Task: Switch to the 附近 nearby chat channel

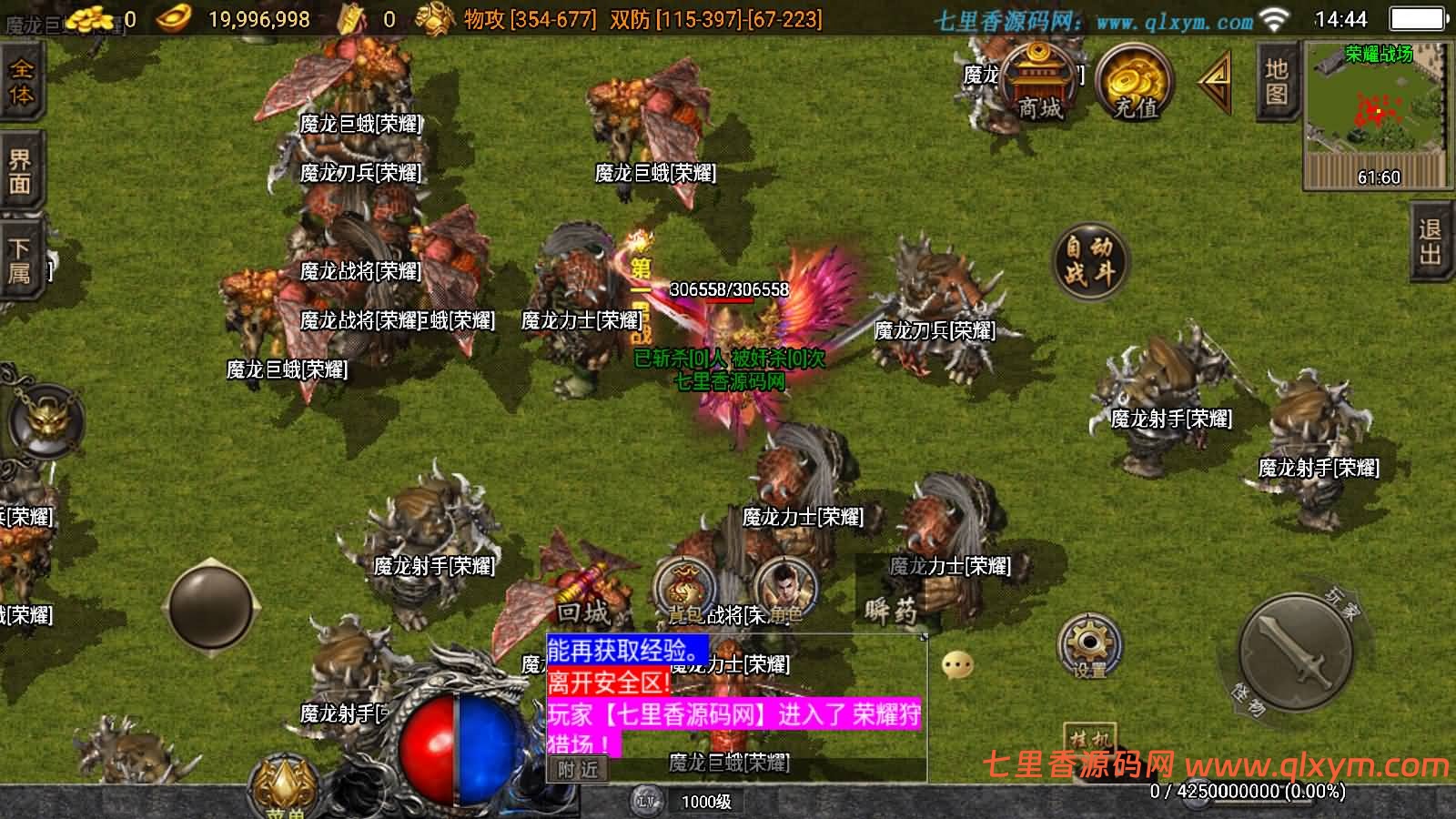Action: coord(578,769)
